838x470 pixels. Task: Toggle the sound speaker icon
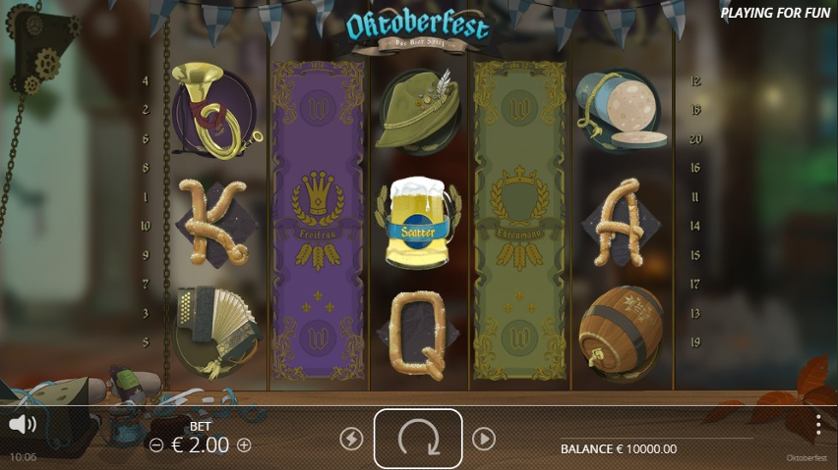click(22, 424)
